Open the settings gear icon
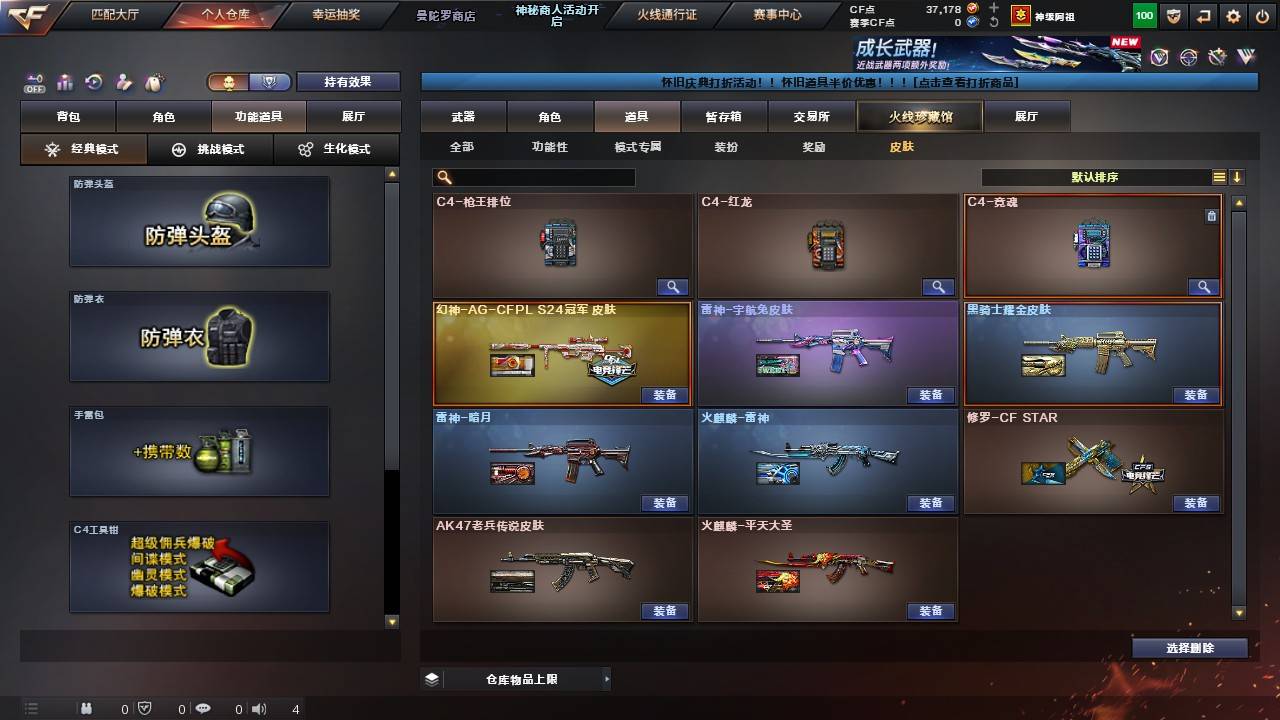1280x720 pixels. (x=1232, y=16)
